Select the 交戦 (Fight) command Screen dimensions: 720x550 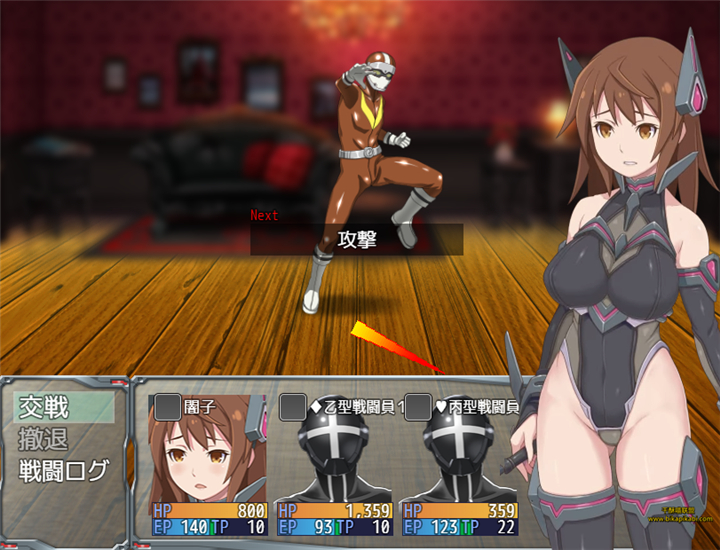(62, 407)
